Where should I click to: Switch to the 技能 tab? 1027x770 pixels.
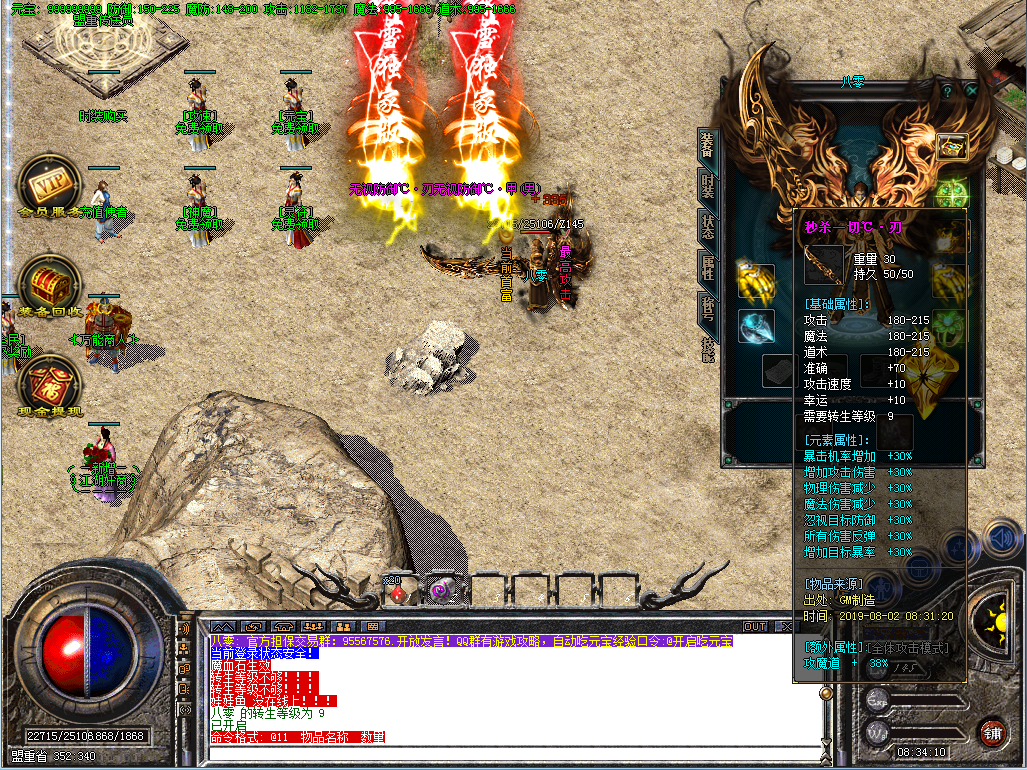(x=707, y=347)
